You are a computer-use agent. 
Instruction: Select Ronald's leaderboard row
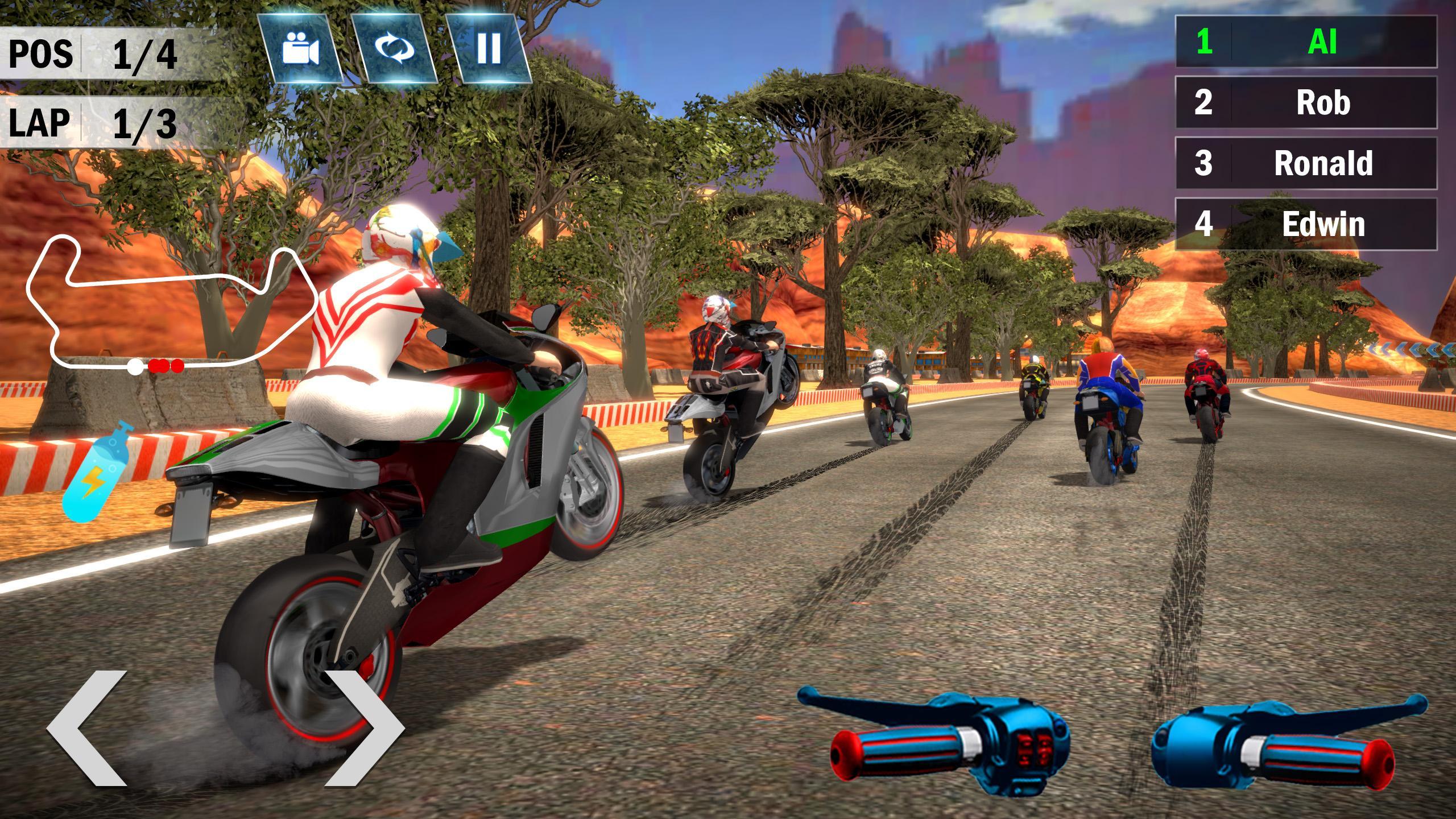pyautogui.click(x=1305, y=163)
